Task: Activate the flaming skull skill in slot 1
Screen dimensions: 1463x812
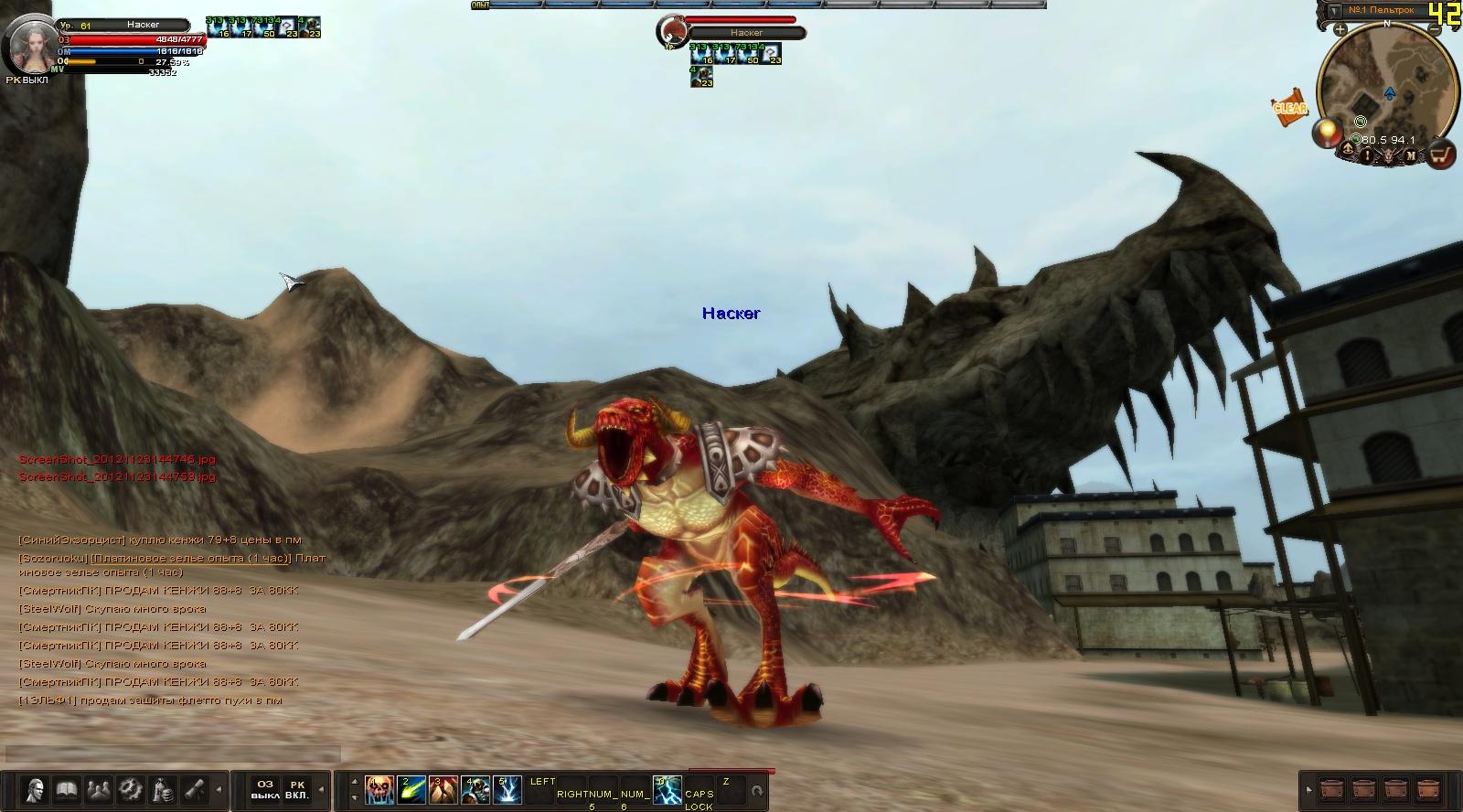Action: click(x=379, y=789)
